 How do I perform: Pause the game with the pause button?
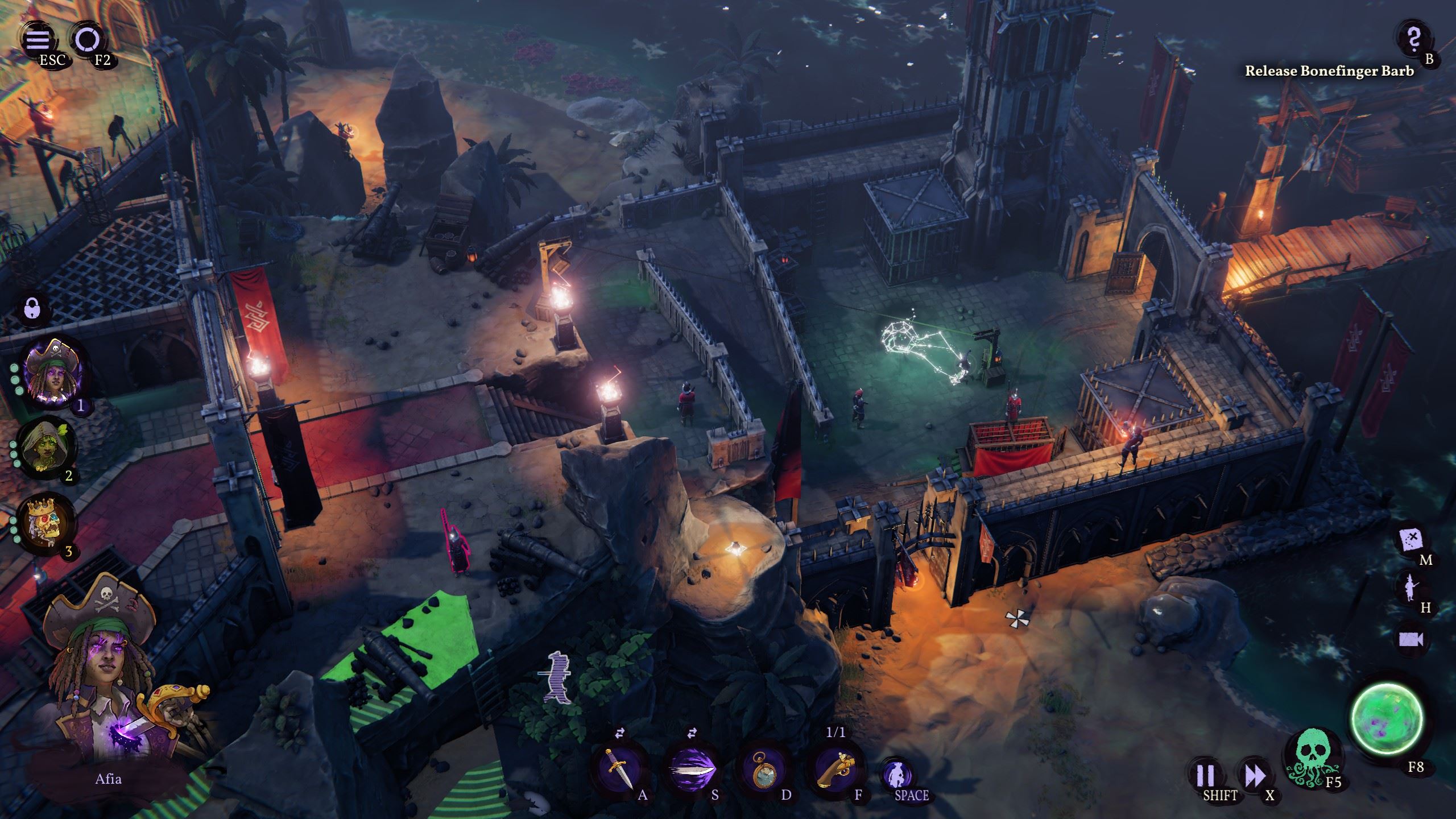click(x=1206, y=775)
